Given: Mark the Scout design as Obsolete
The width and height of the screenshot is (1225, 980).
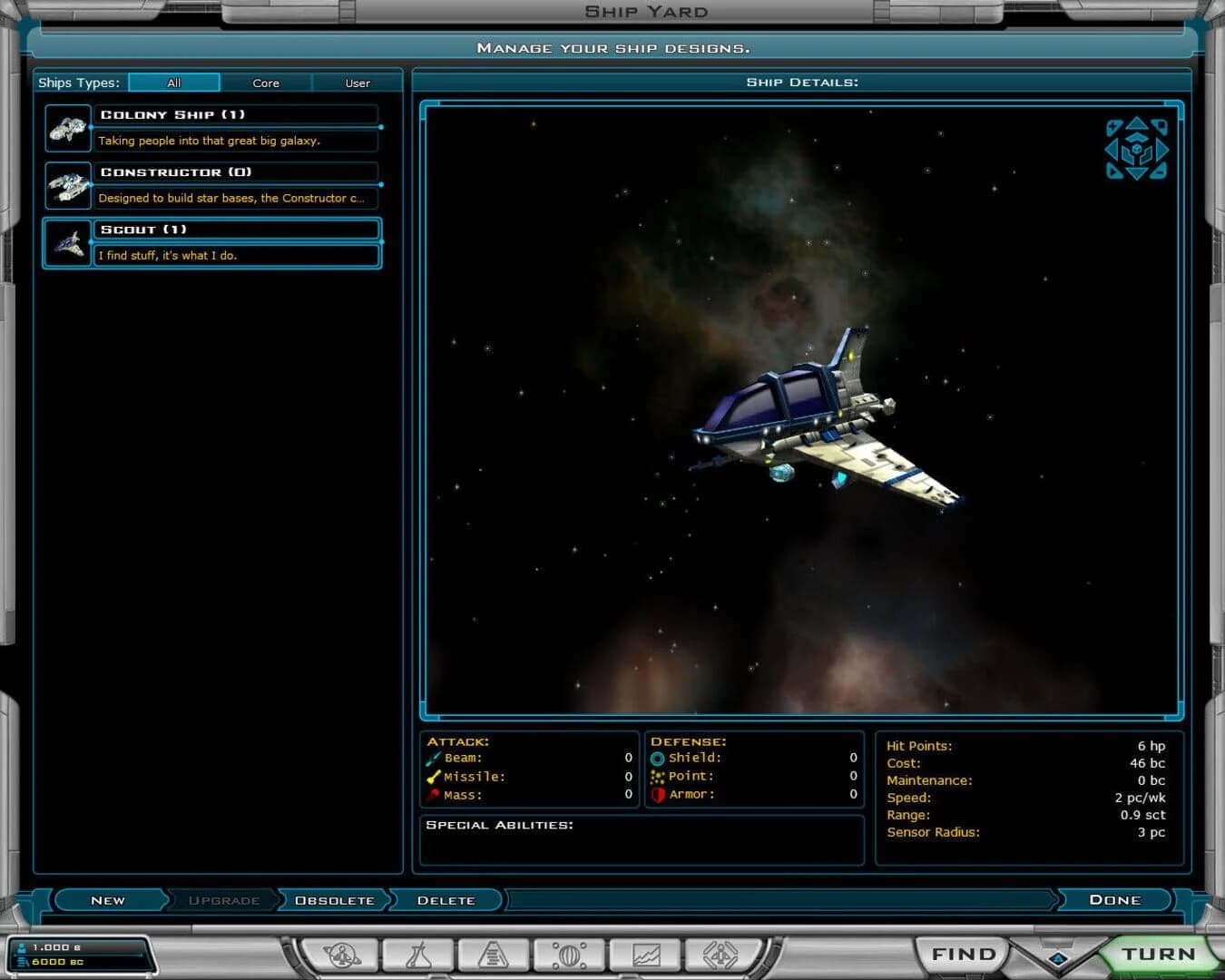Looking at the screenshot, I should [334, 899].
